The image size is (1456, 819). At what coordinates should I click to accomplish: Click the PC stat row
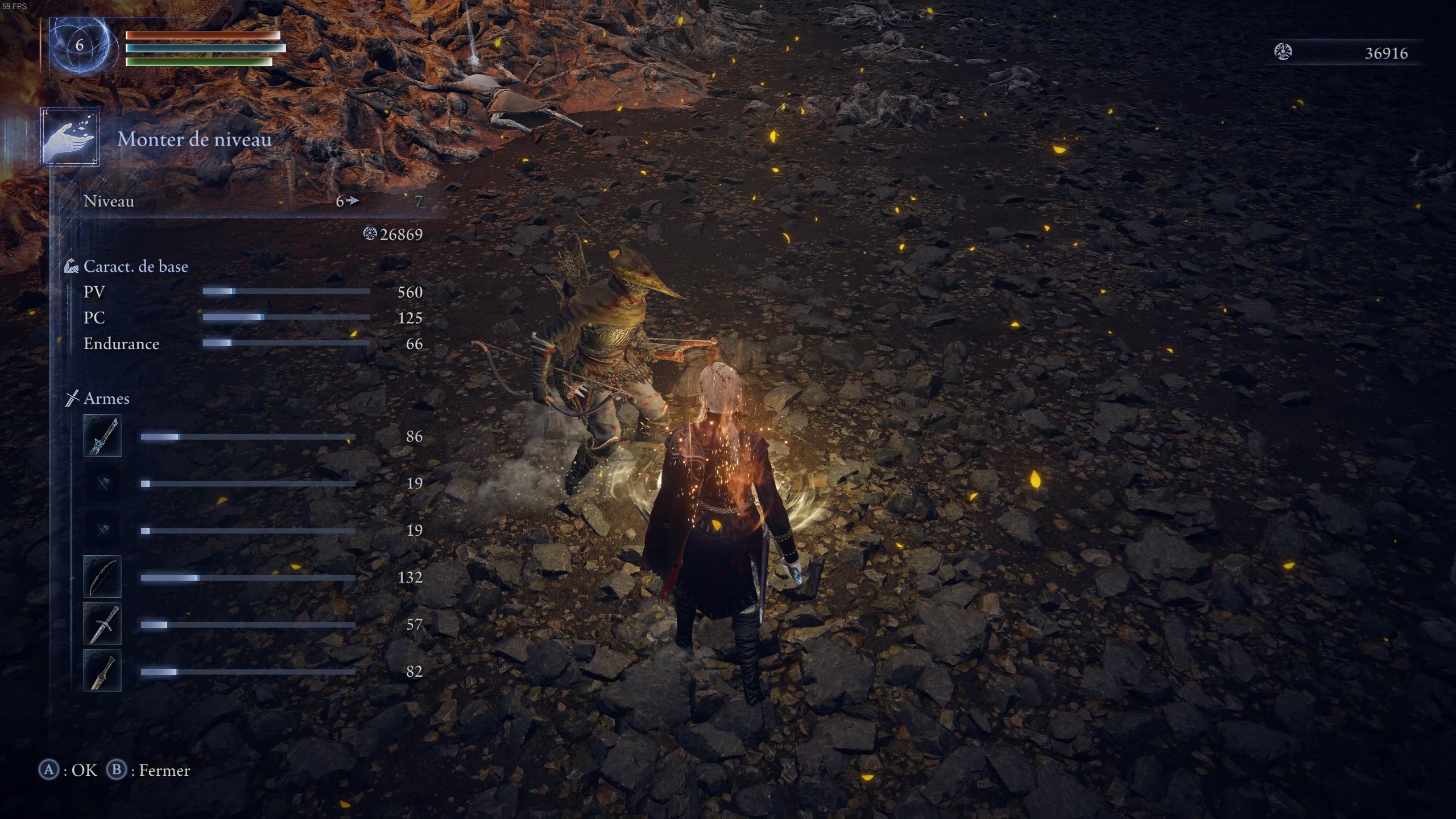[253, 317]
